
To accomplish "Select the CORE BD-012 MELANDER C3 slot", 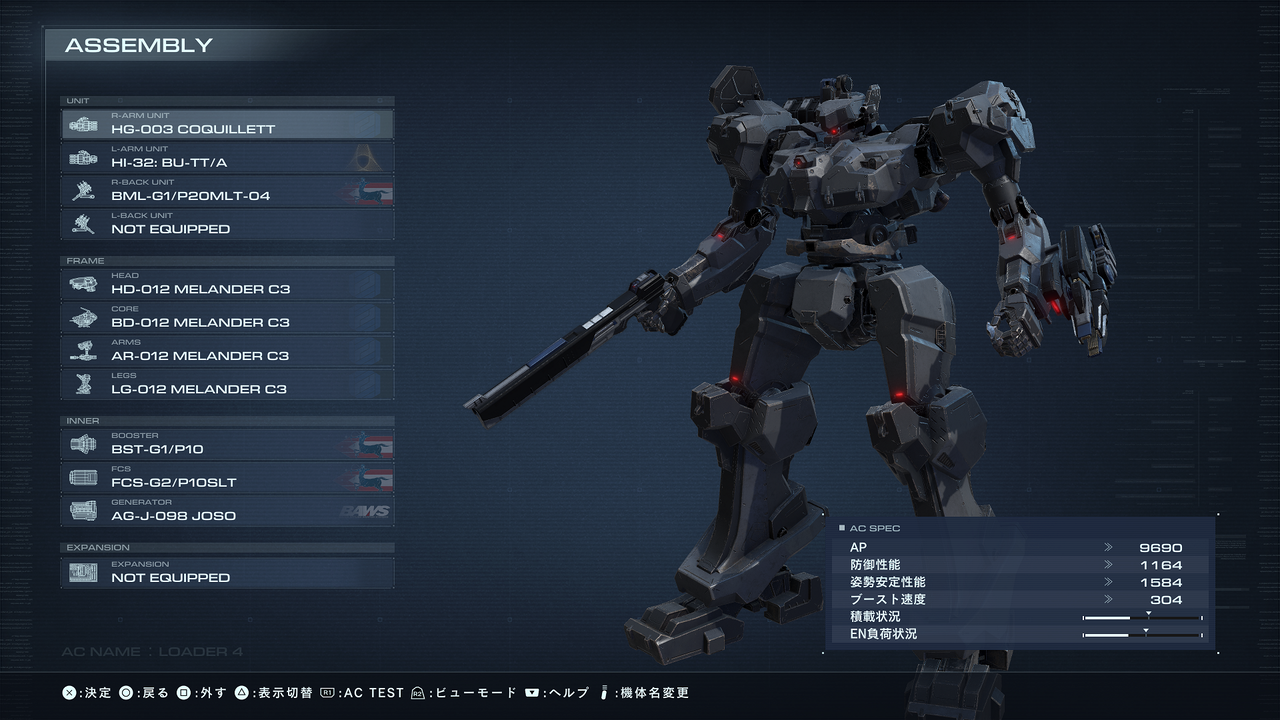I will [227, 317].
